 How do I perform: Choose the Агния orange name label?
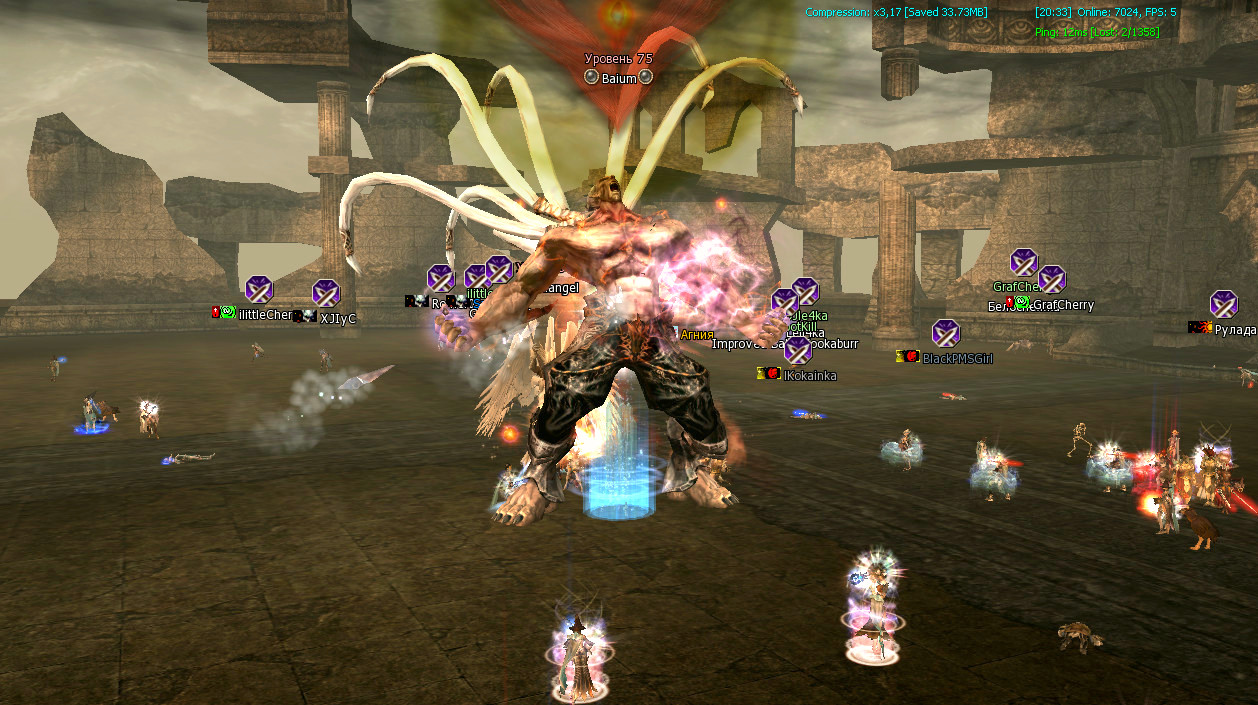point(697,335)
